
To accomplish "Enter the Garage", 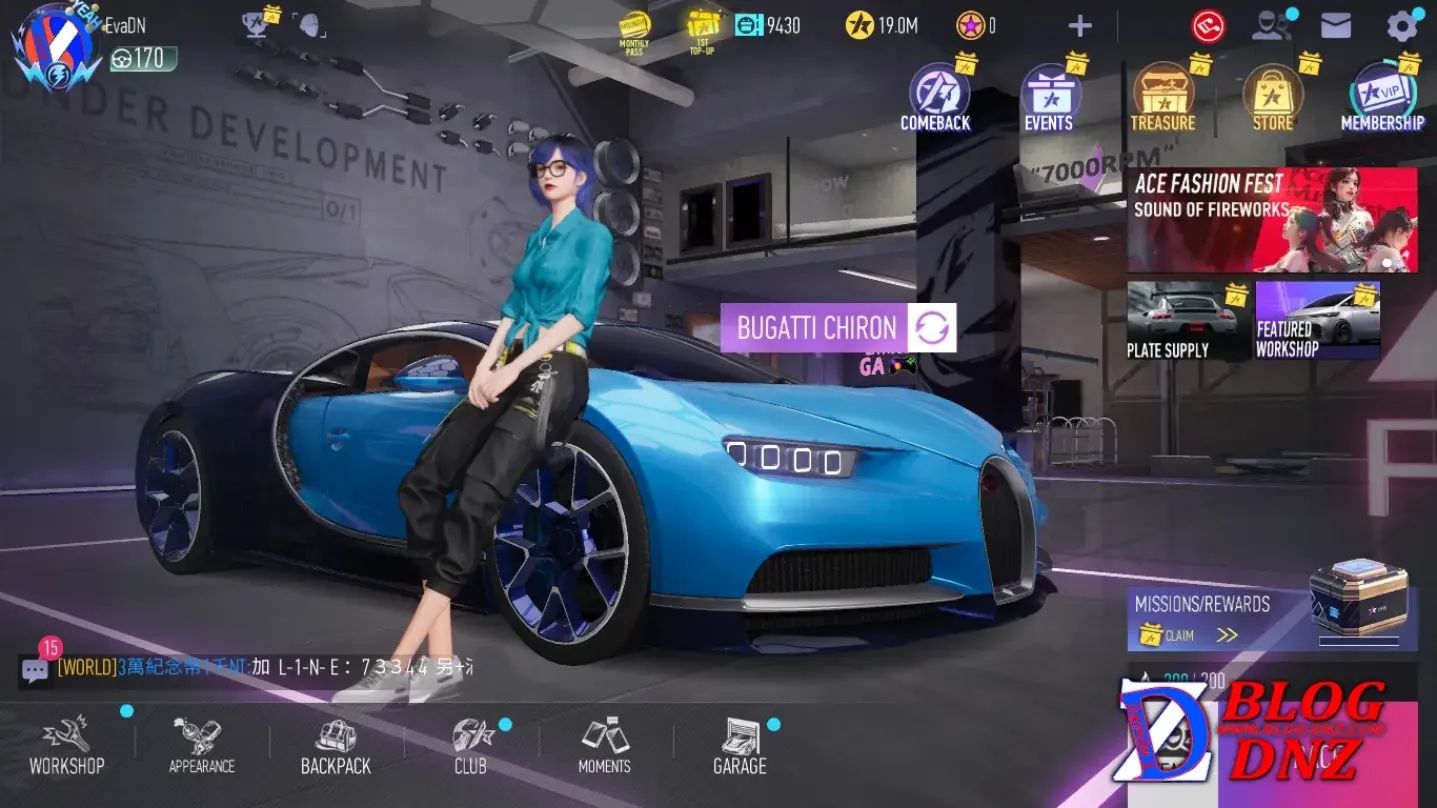I will [x=740, y=745].
